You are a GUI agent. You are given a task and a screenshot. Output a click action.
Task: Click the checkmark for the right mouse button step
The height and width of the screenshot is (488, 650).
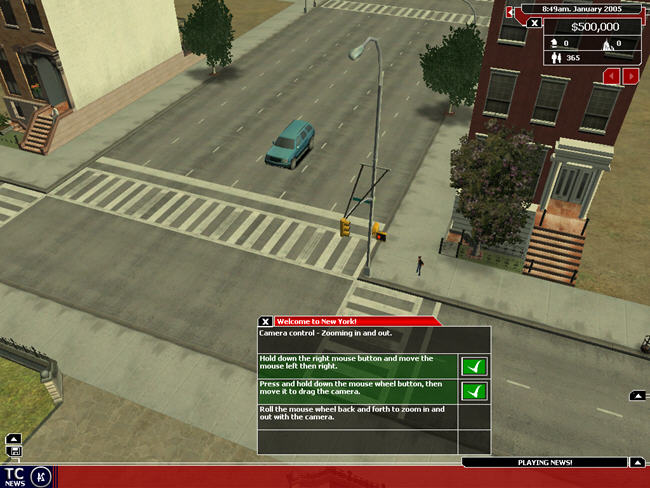click(x=475, y=366)
